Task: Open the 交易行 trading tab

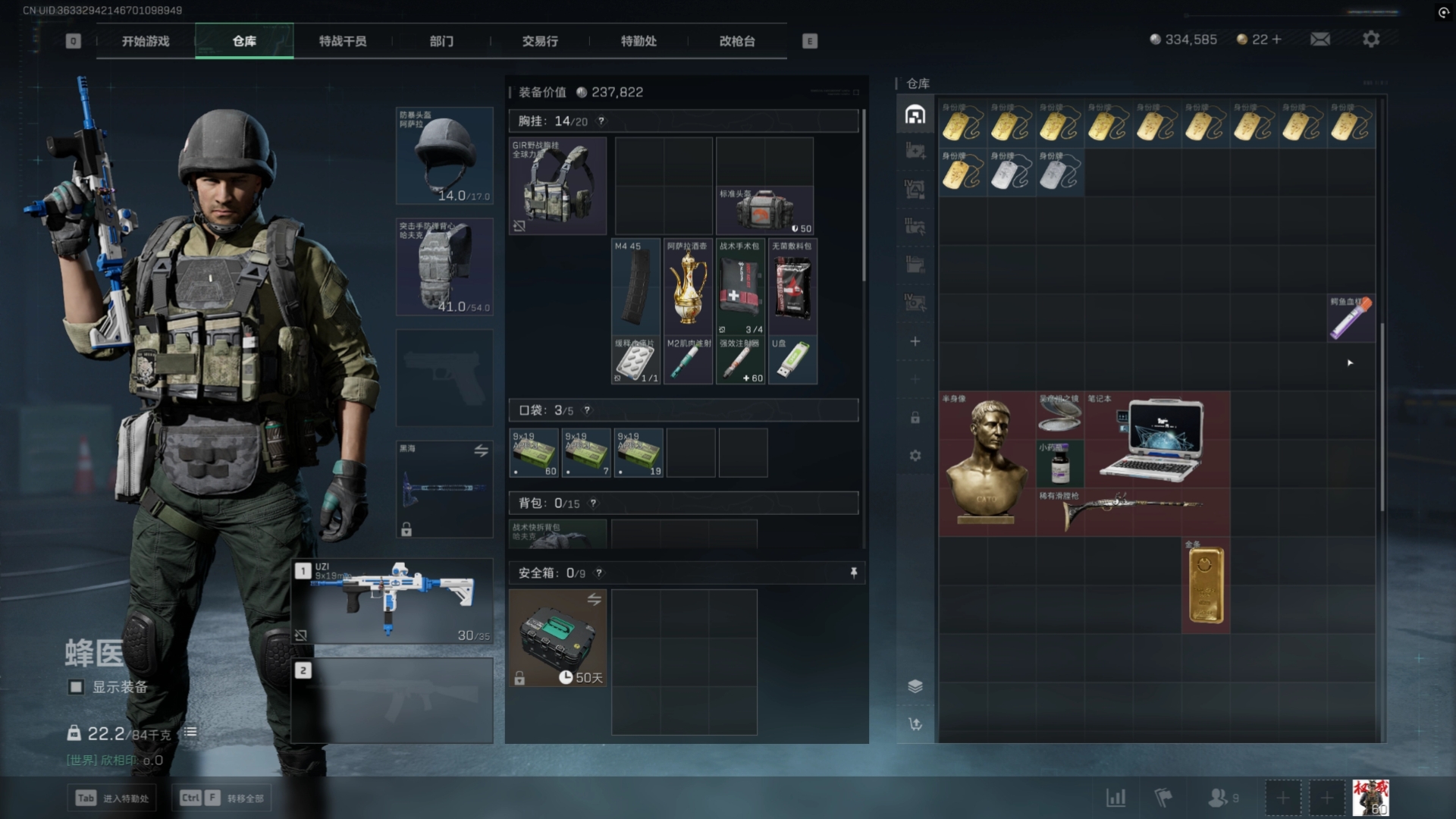Action: coord(540,41)
